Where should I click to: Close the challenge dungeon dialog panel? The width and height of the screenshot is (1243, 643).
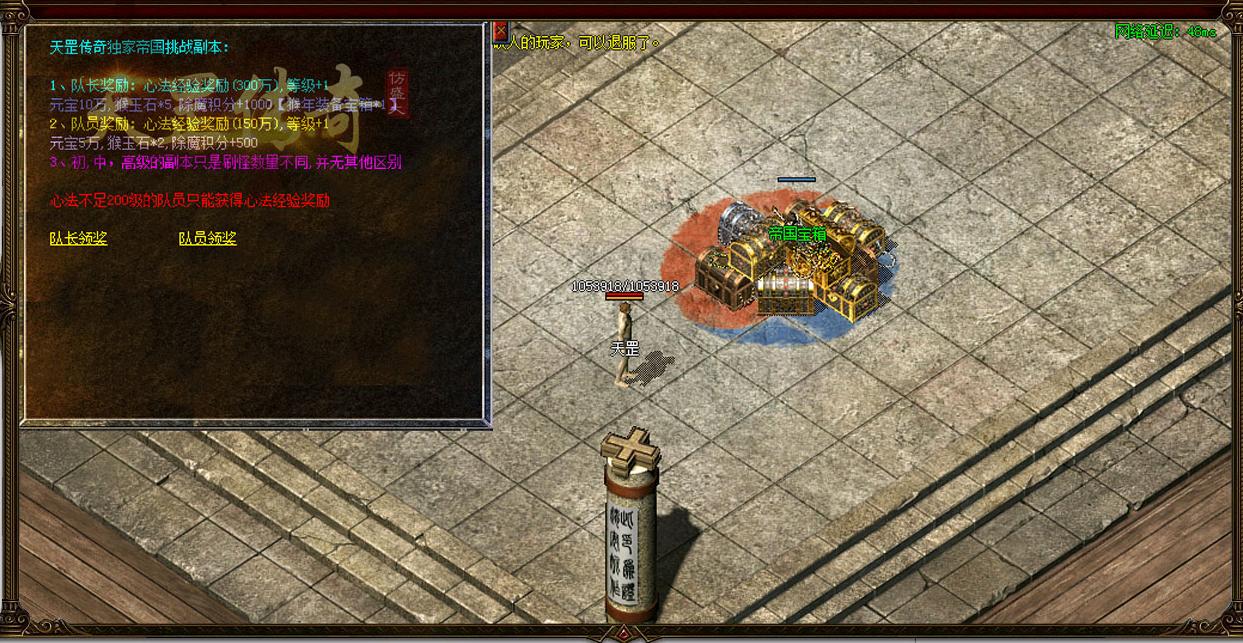500,31
